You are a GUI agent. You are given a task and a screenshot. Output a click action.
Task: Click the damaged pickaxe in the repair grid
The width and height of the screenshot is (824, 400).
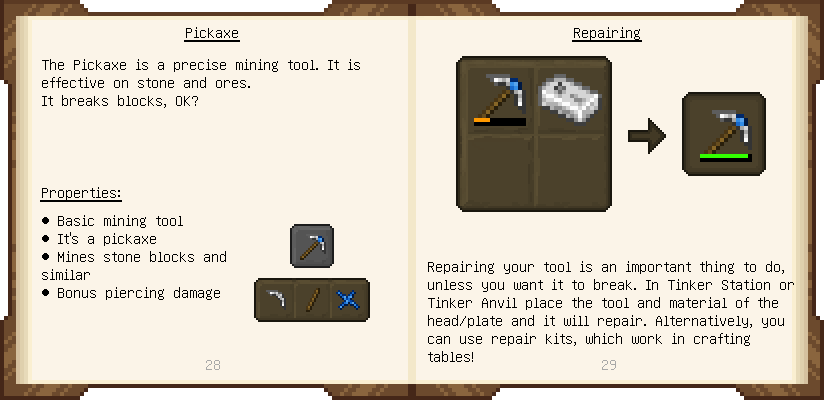(x=498, y=97)
